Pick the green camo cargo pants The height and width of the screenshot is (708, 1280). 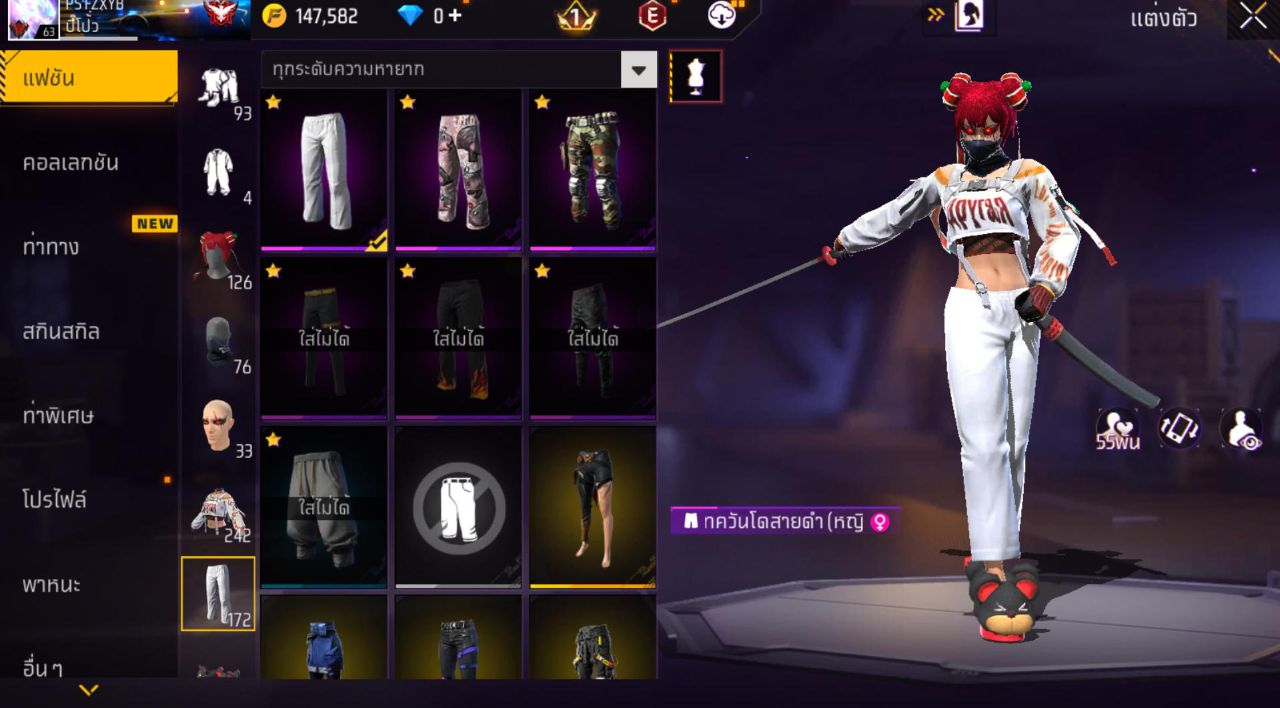click(593, 169)
